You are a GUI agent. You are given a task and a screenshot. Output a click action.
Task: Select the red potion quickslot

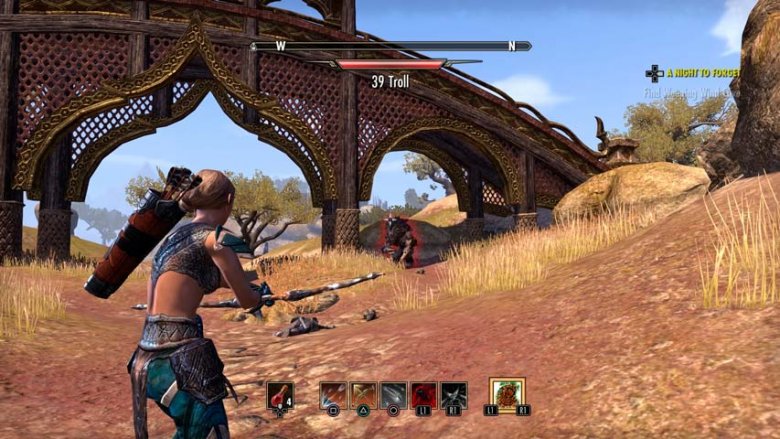coord(280,396)
